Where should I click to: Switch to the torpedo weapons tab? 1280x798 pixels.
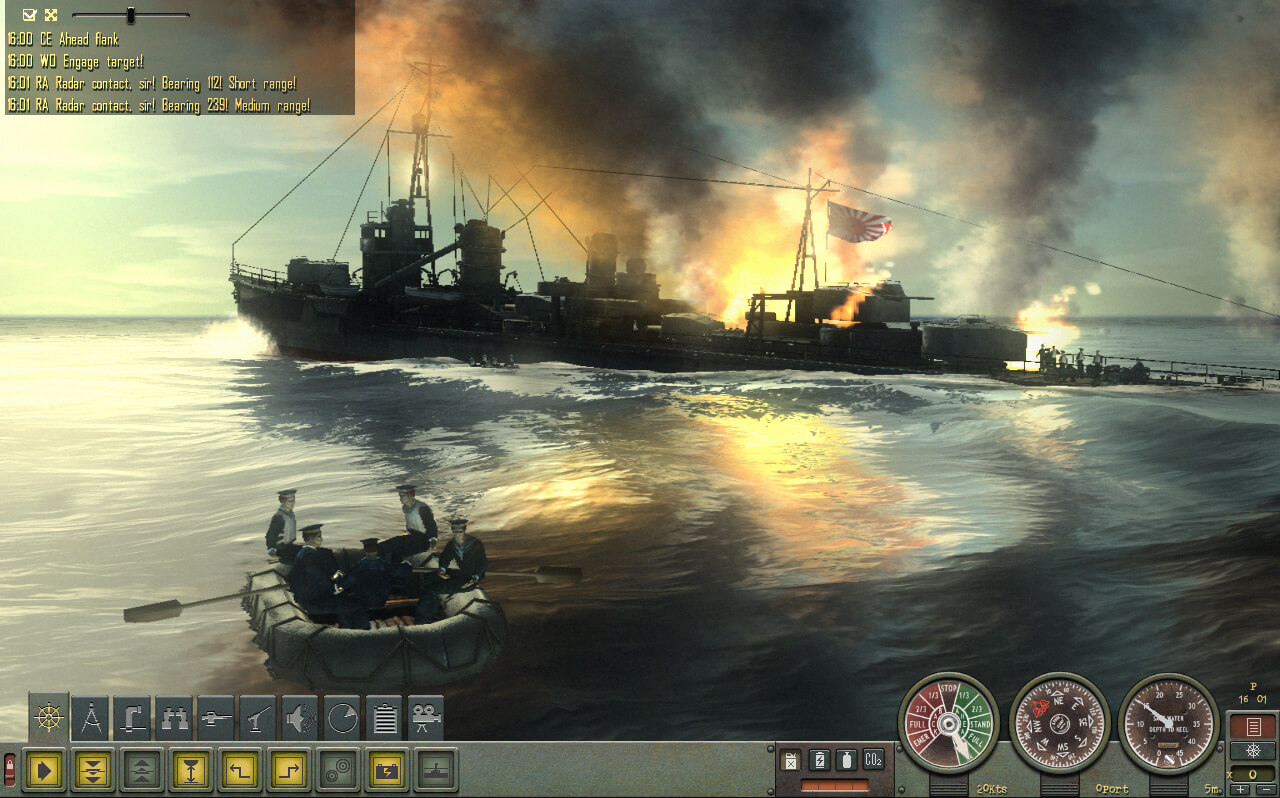click(216, 717)
